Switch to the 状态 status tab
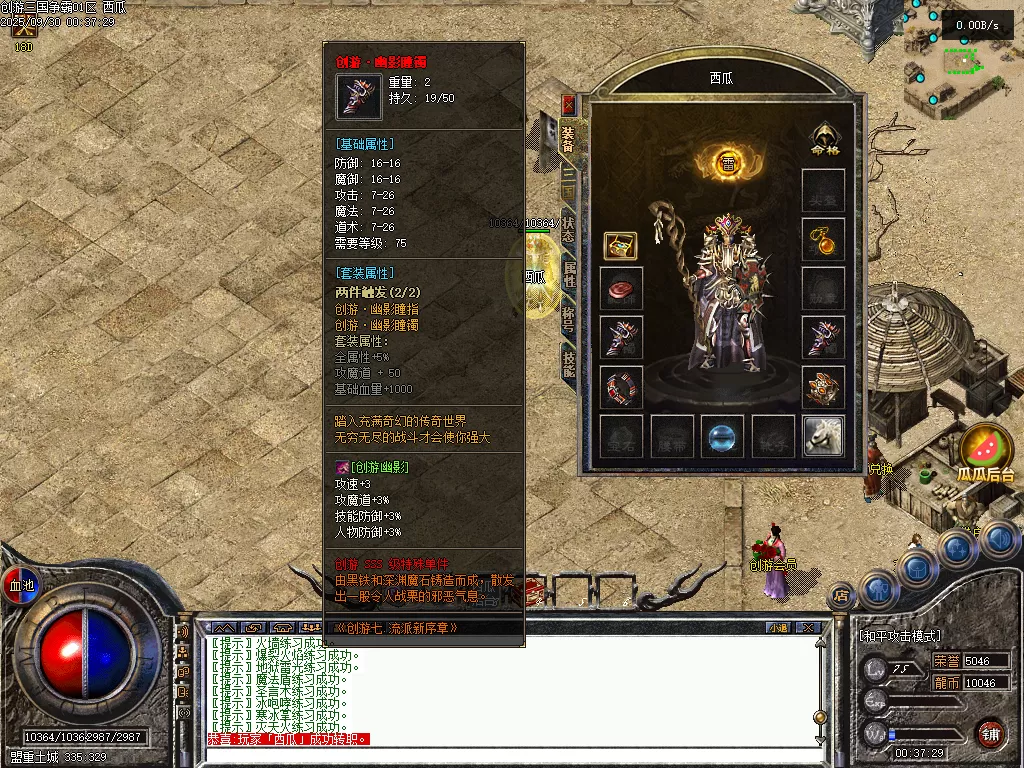 pos(568,229)
